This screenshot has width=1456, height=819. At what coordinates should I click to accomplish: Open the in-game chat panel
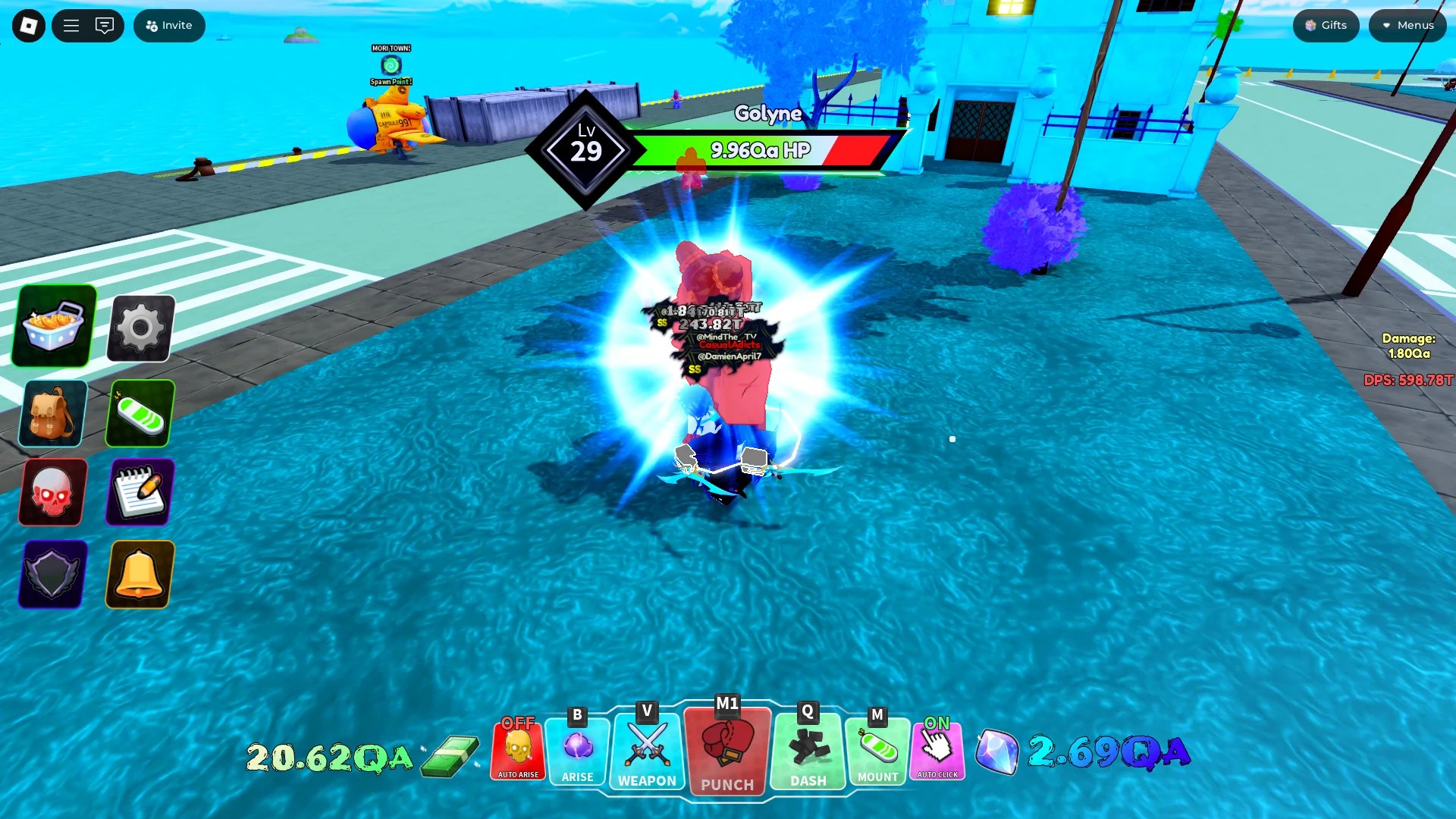[x=105, y=25]
